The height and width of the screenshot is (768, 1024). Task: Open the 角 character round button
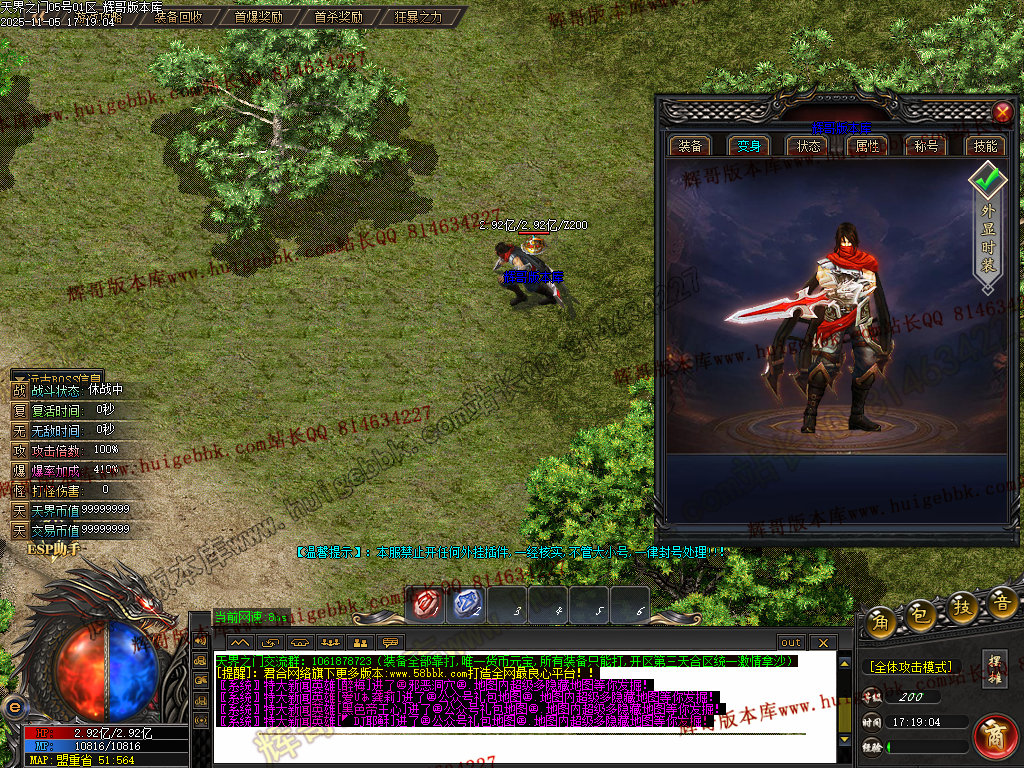(x=881, y=620)
